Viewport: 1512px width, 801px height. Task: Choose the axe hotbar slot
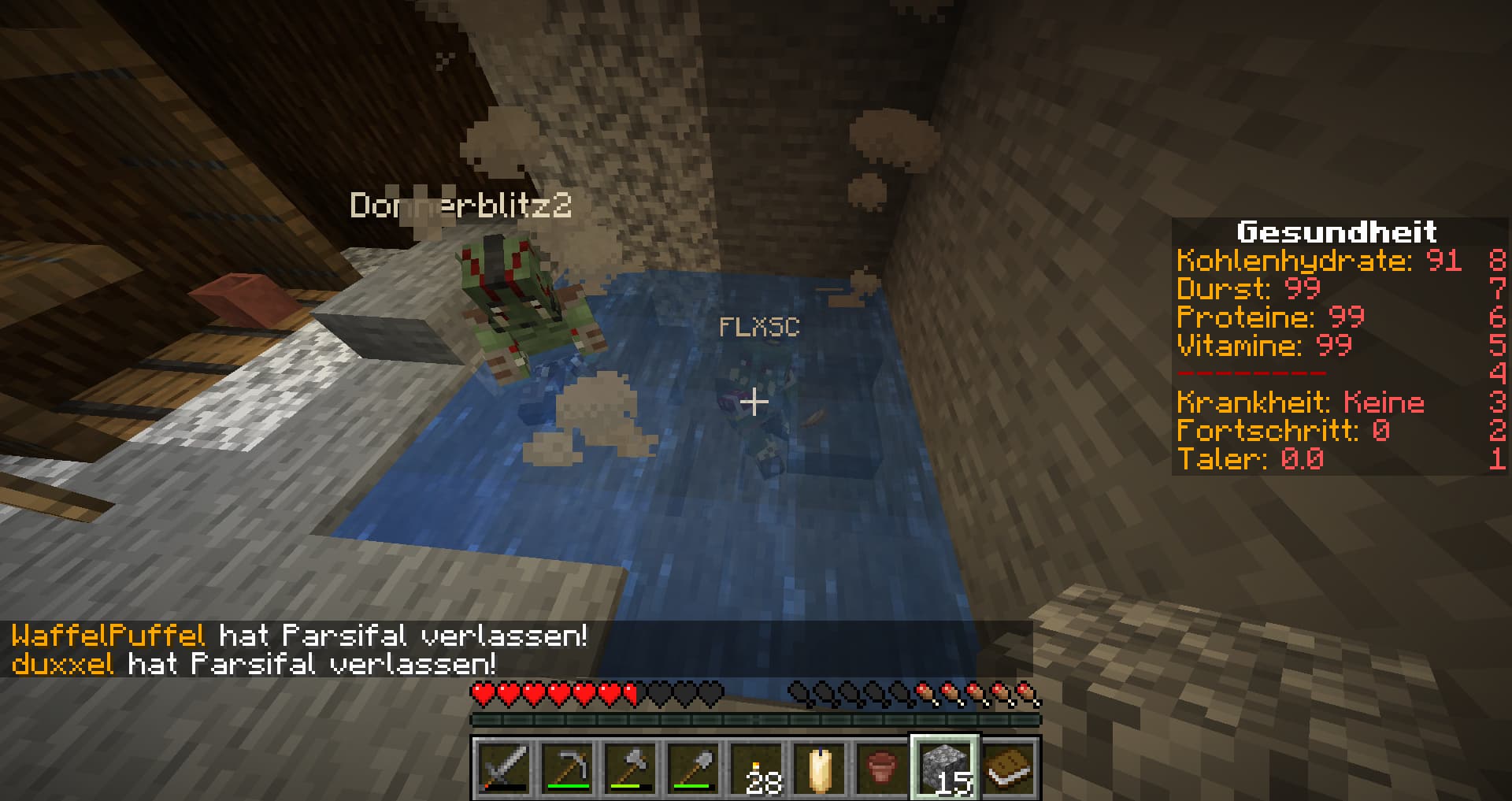(630, 767)
